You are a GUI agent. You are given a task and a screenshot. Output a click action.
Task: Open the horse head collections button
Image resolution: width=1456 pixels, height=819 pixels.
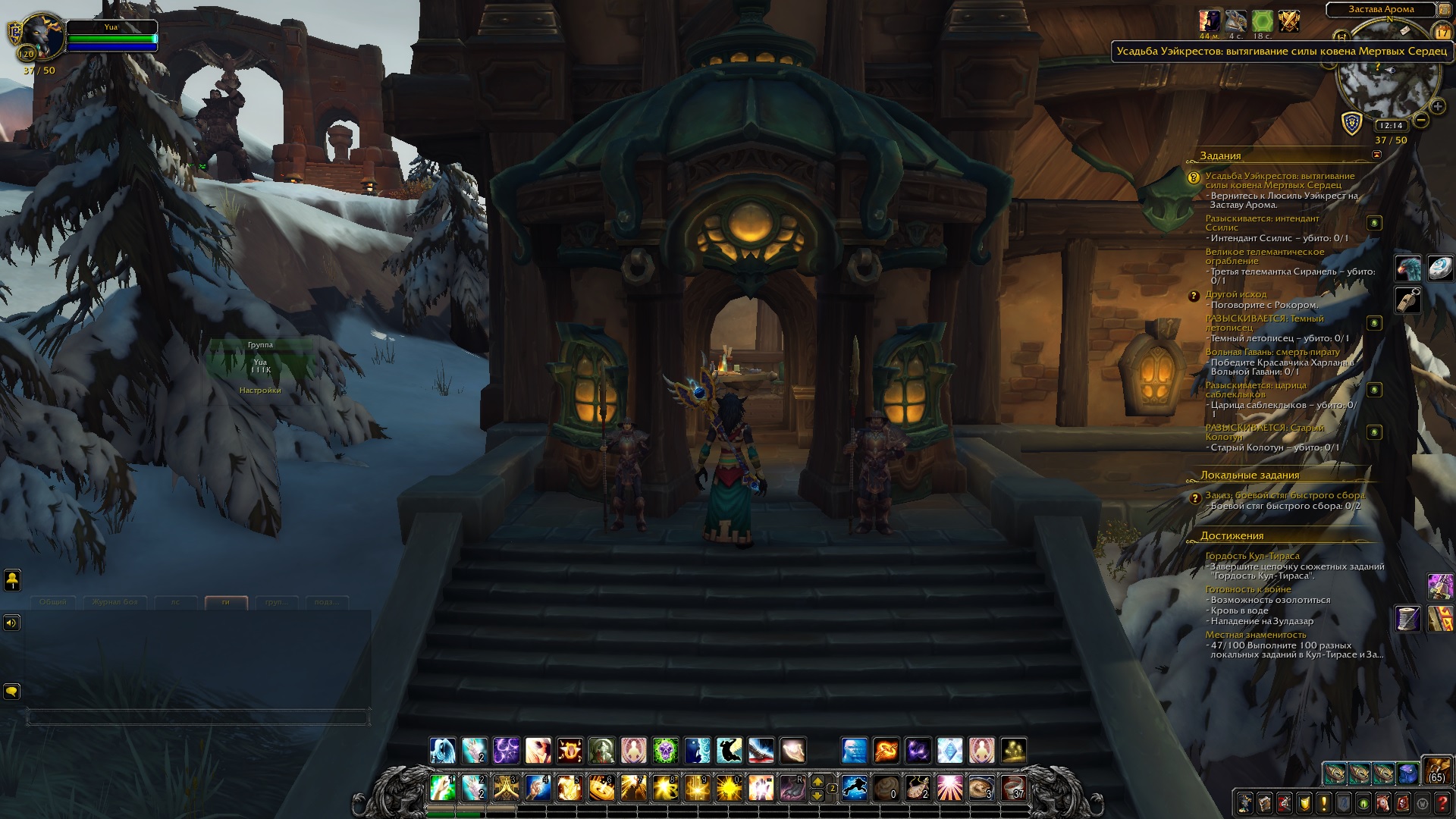tap(1383, 802)
